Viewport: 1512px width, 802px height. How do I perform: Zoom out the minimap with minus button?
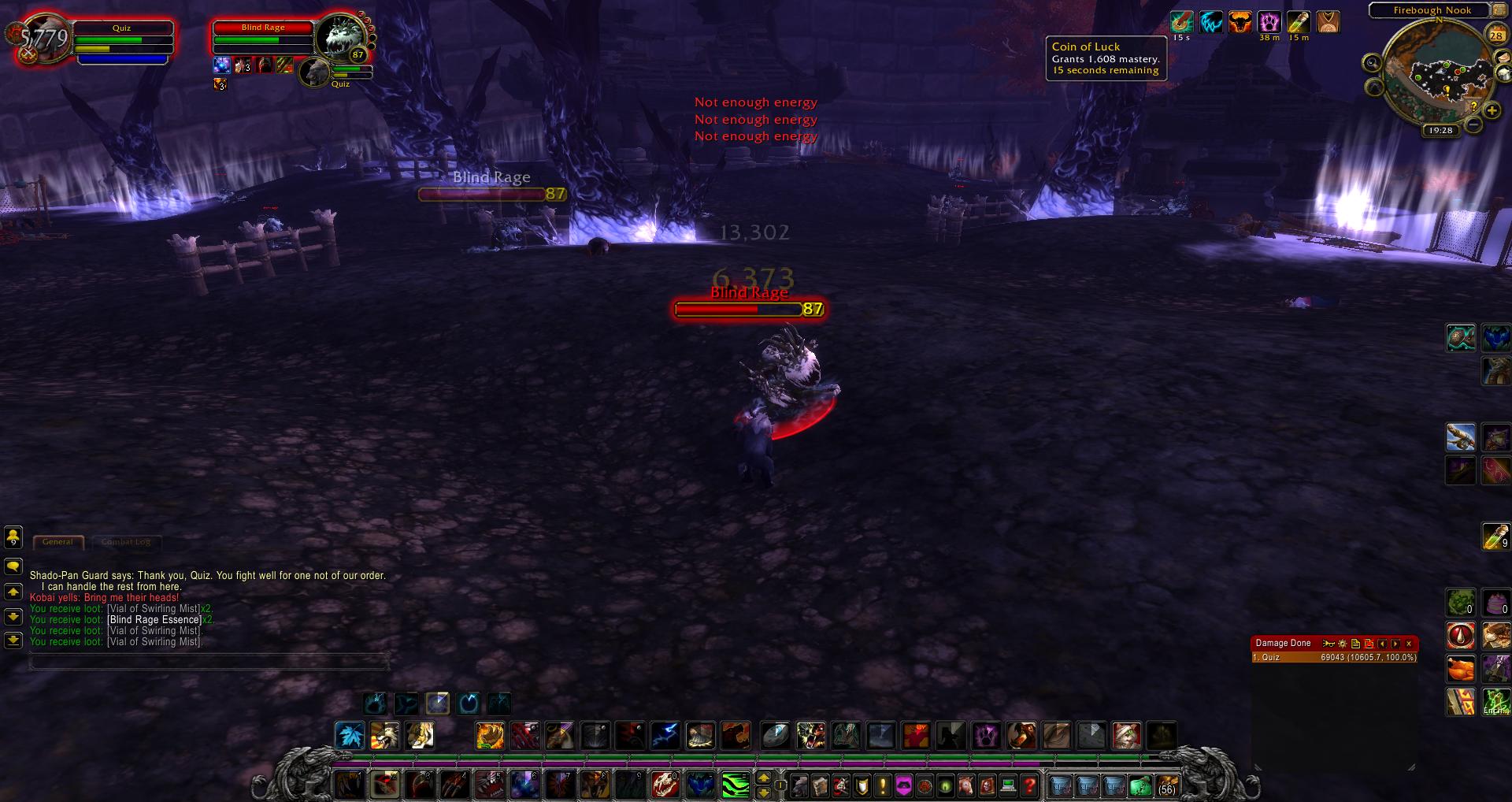1473,124
